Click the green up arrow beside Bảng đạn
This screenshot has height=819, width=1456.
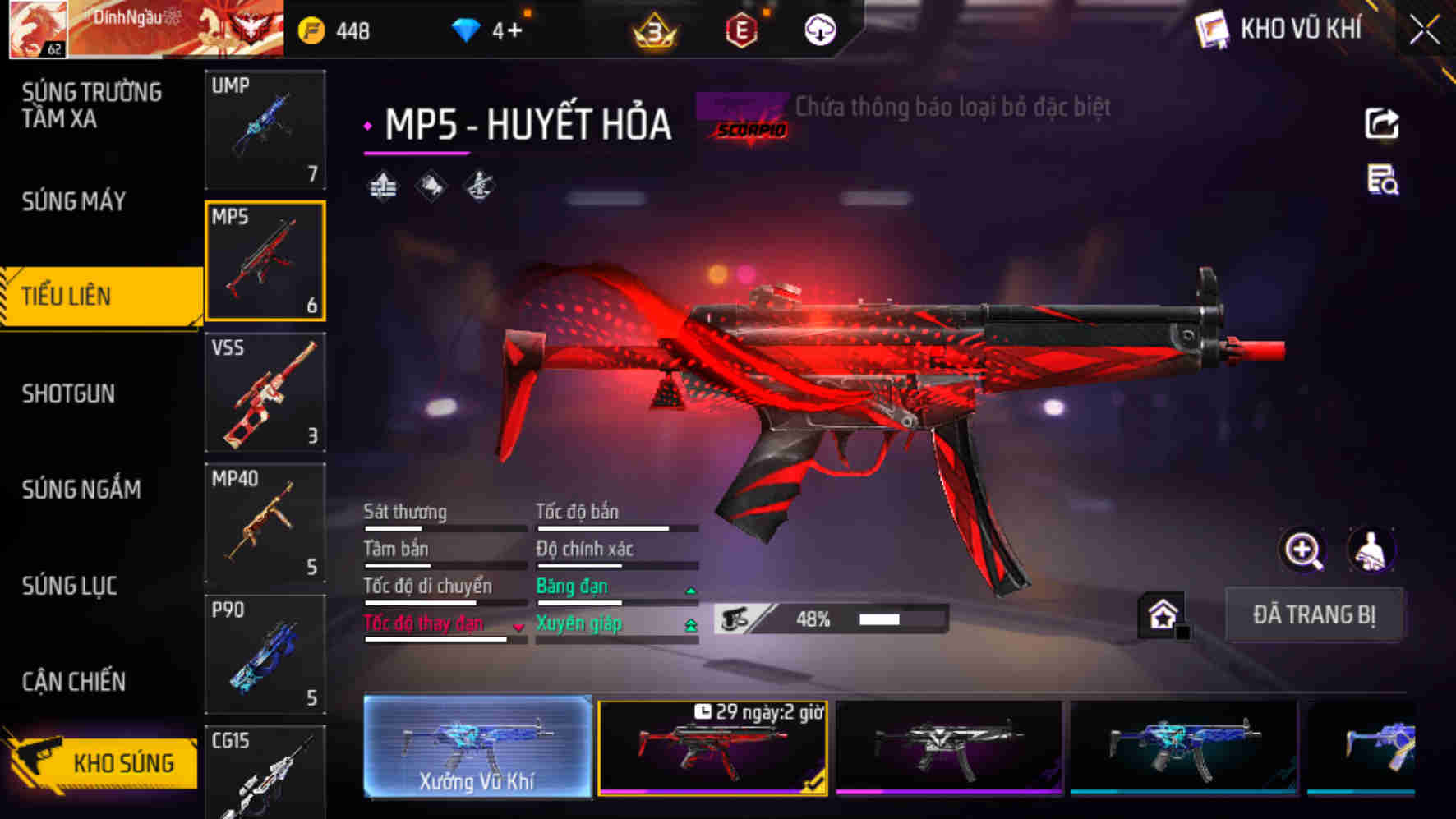tap(690, 588)
